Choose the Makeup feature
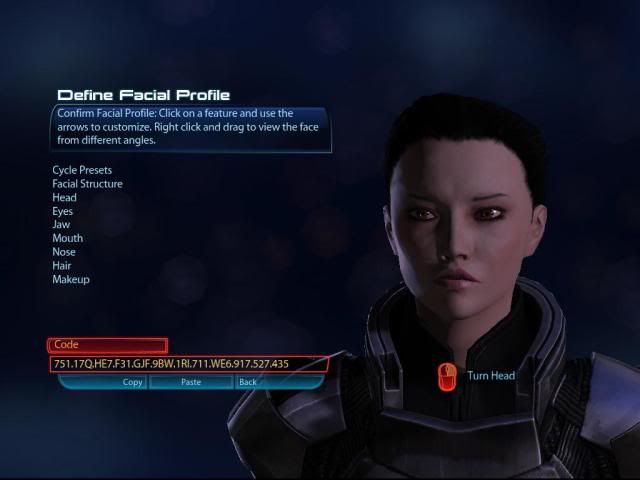Viewport: 640px width, 480px height. tap(71, 280)
